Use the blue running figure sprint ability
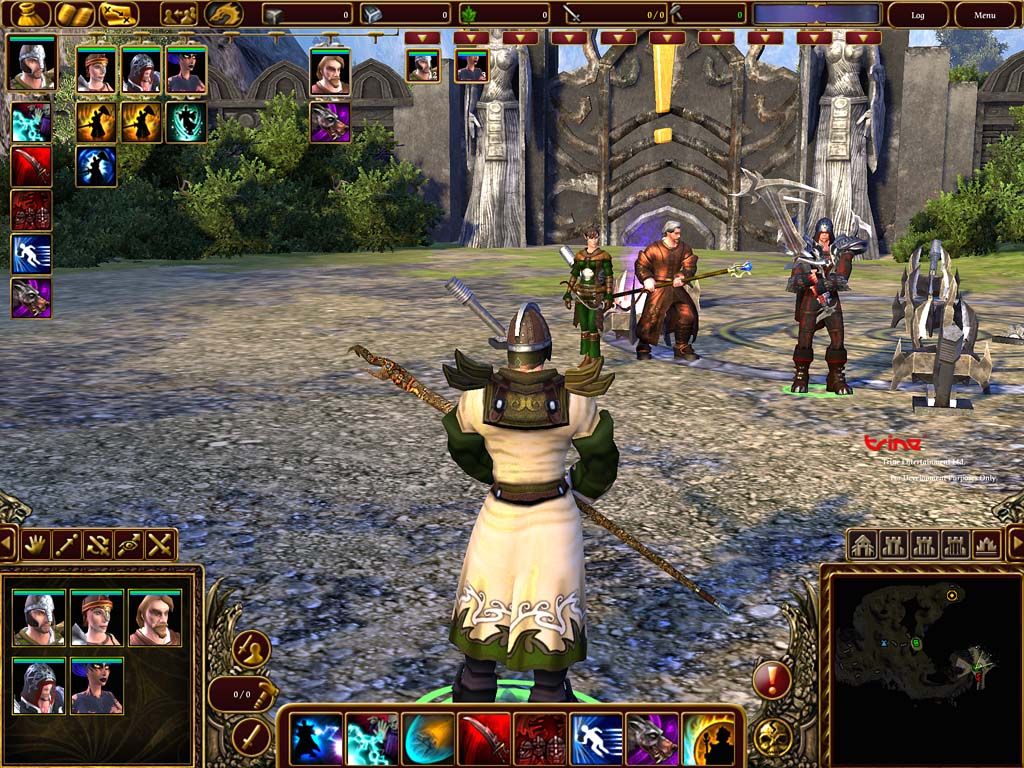The height and width of the screenshot is (768, 1024). [x=596, y=740]
